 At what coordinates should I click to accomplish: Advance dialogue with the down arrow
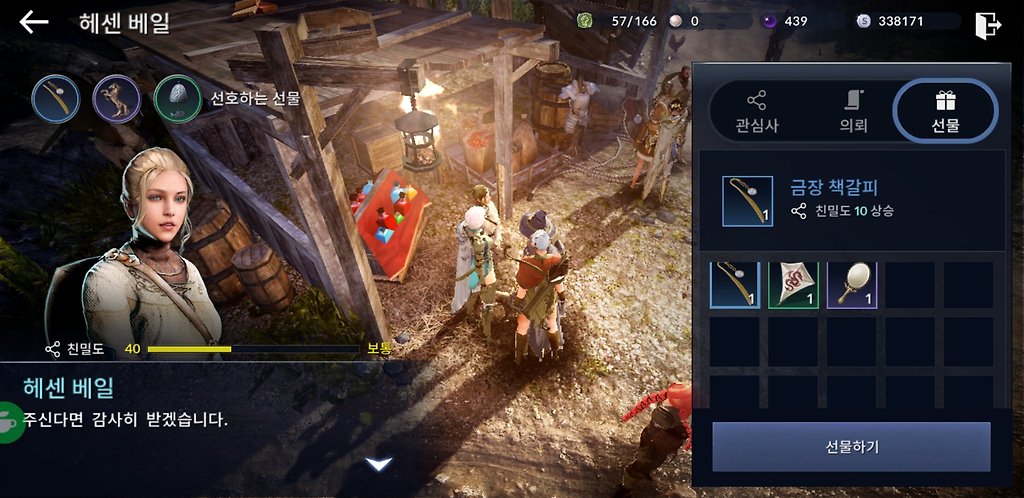(x=378, y=464)
